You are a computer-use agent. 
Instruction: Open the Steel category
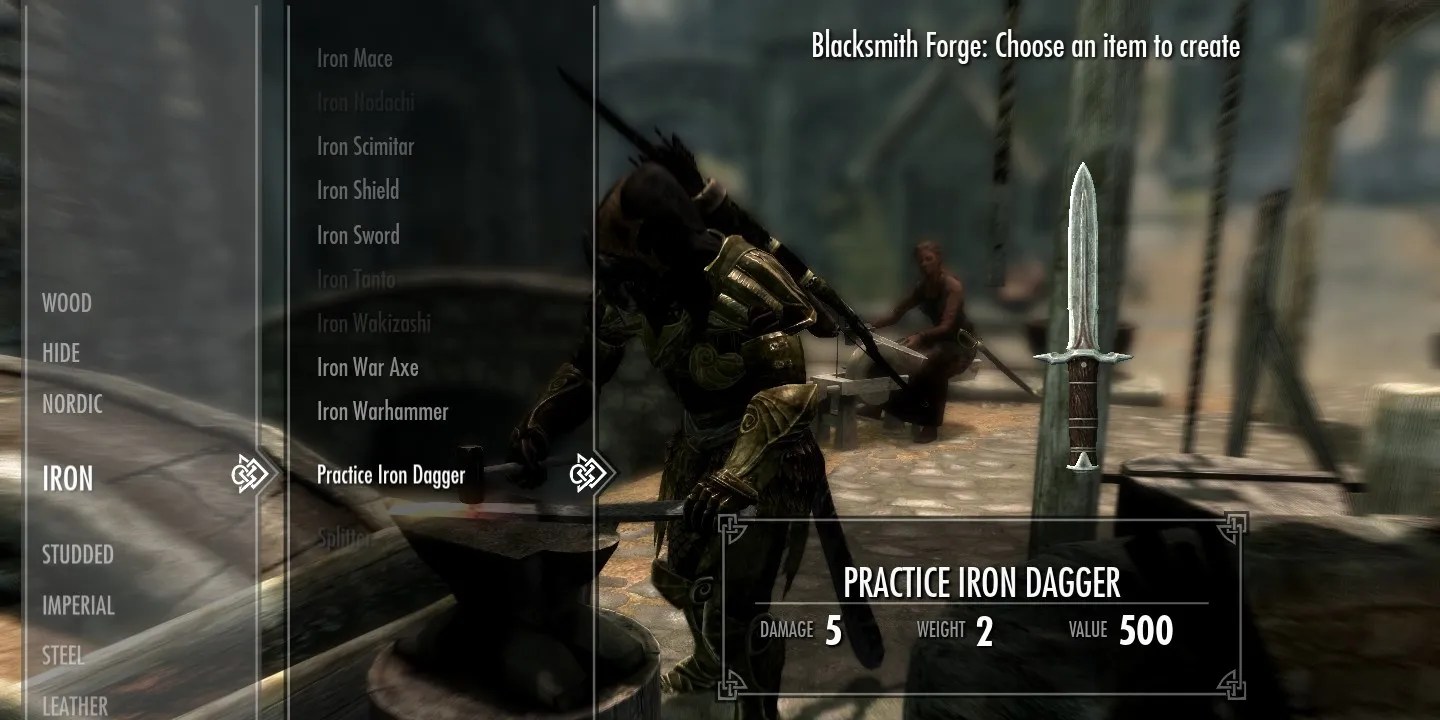[x=62, y=656]
